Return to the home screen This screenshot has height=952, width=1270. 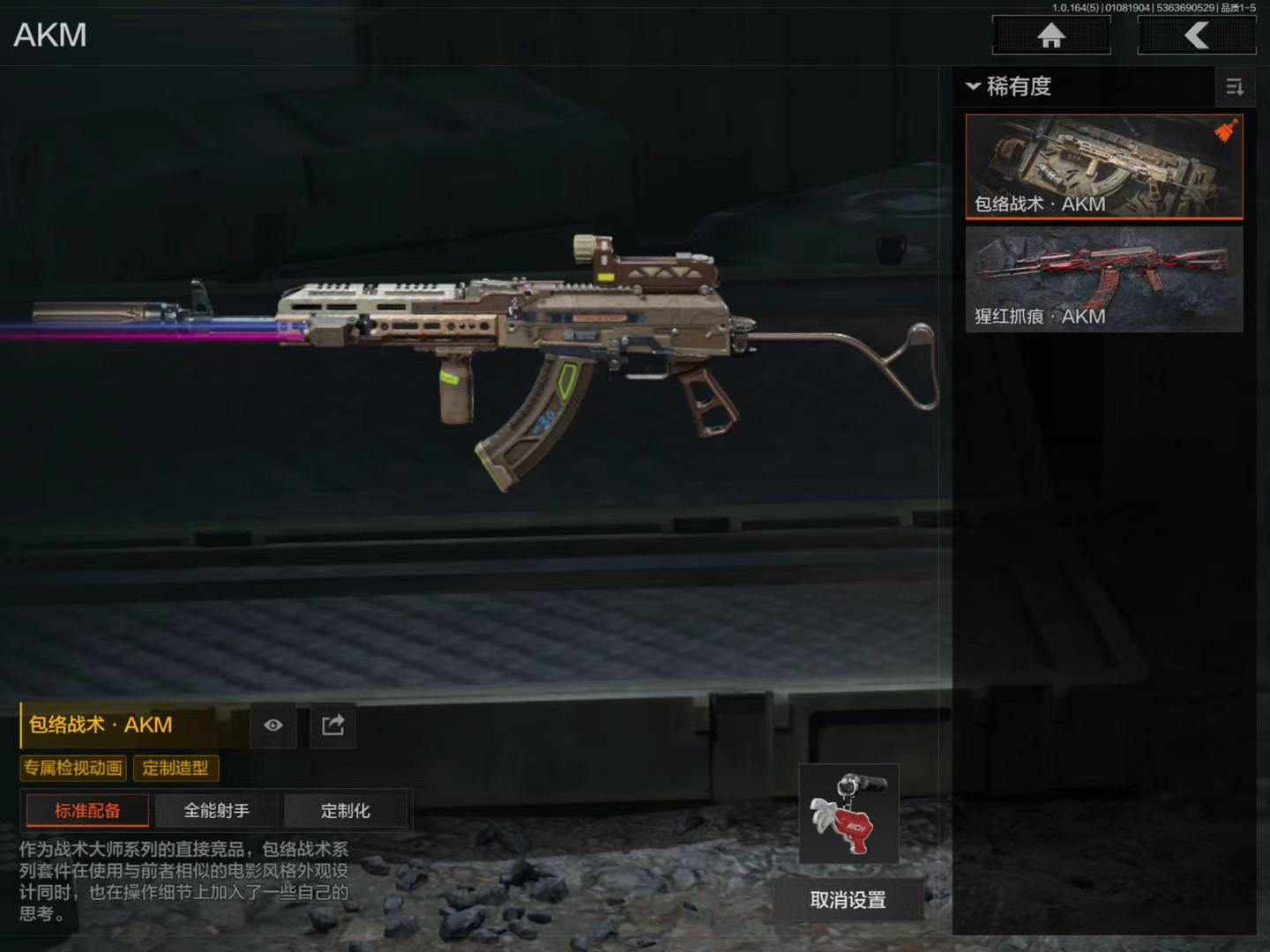pos(1050,36)
